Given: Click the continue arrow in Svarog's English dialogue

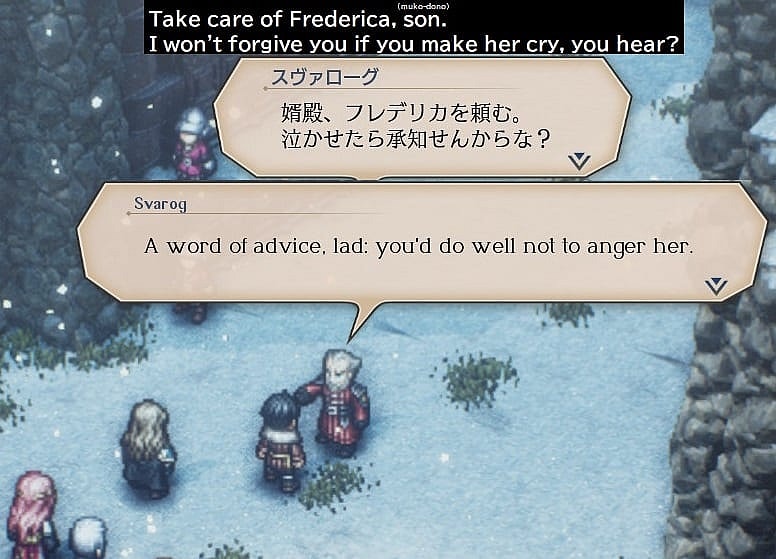Looking at the screenshot, I should pos(716,286).
